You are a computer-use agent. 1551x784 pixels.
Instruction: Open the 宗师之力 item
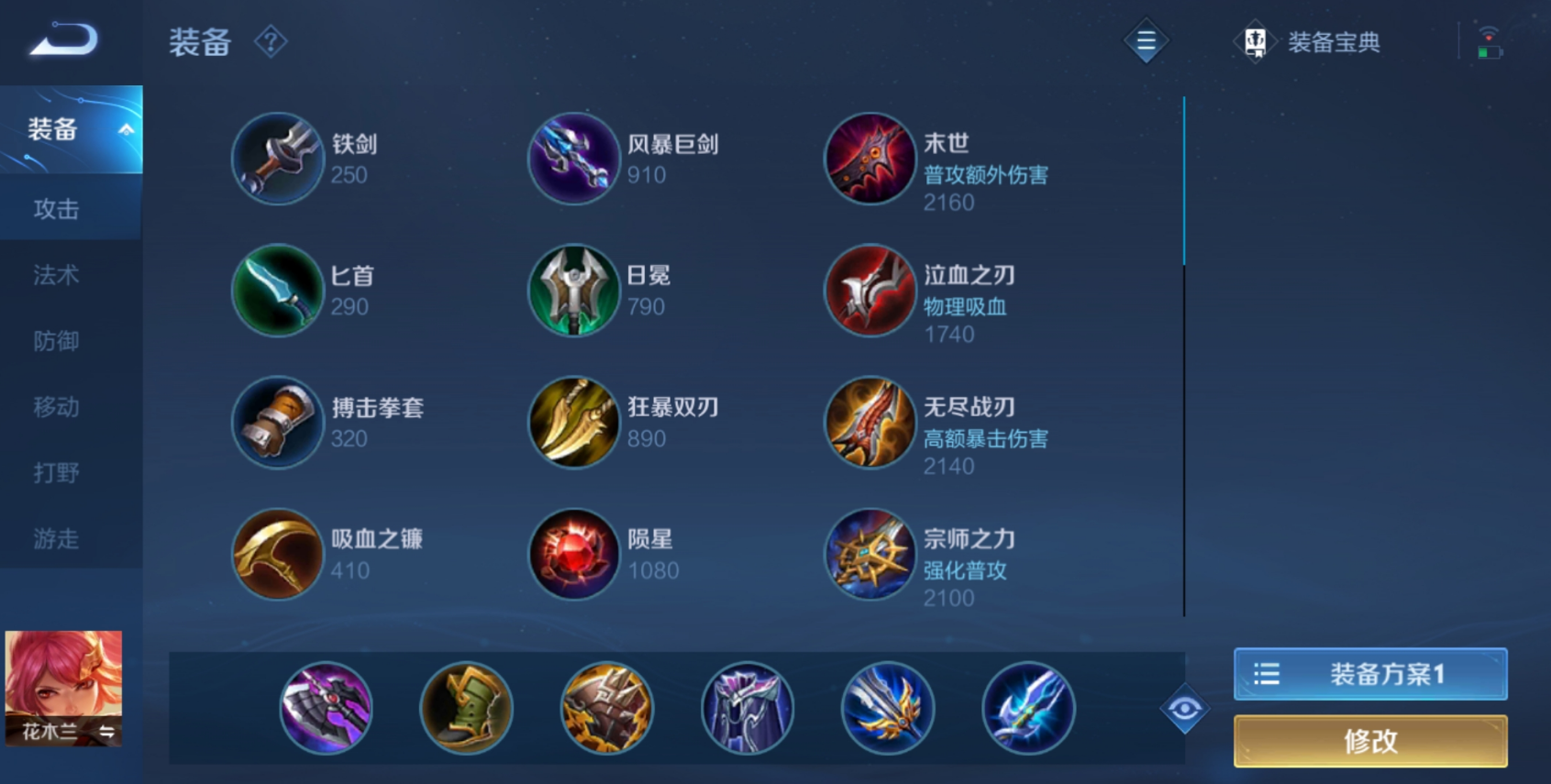point(870,555)
